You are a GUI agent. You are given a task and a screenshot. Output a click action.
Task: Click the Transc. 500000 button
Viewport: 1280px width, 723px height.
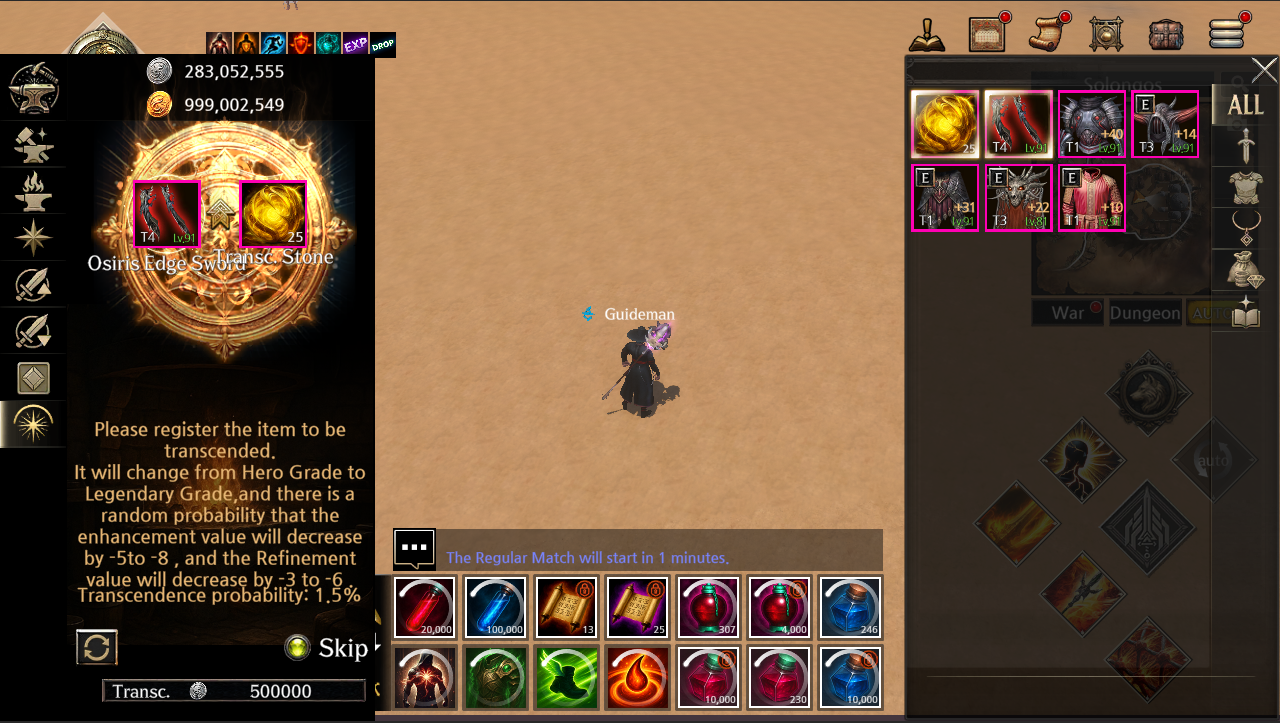click(234, 691)
